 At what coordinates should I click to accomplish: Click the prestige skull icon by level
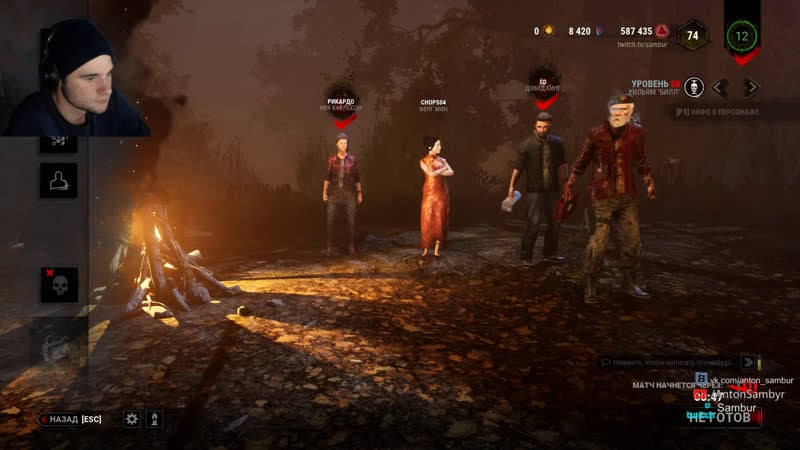click(694, 87)
